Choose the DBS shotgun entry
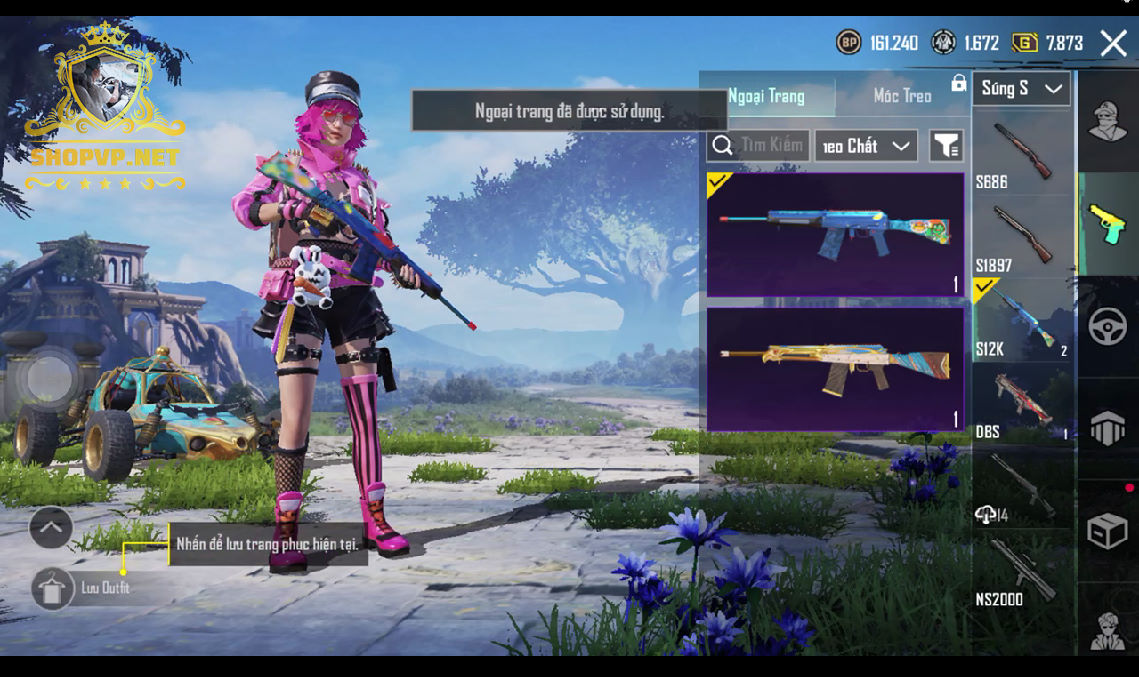The width and height of the screenshot is (1139, 677). tap(1022, 402)
